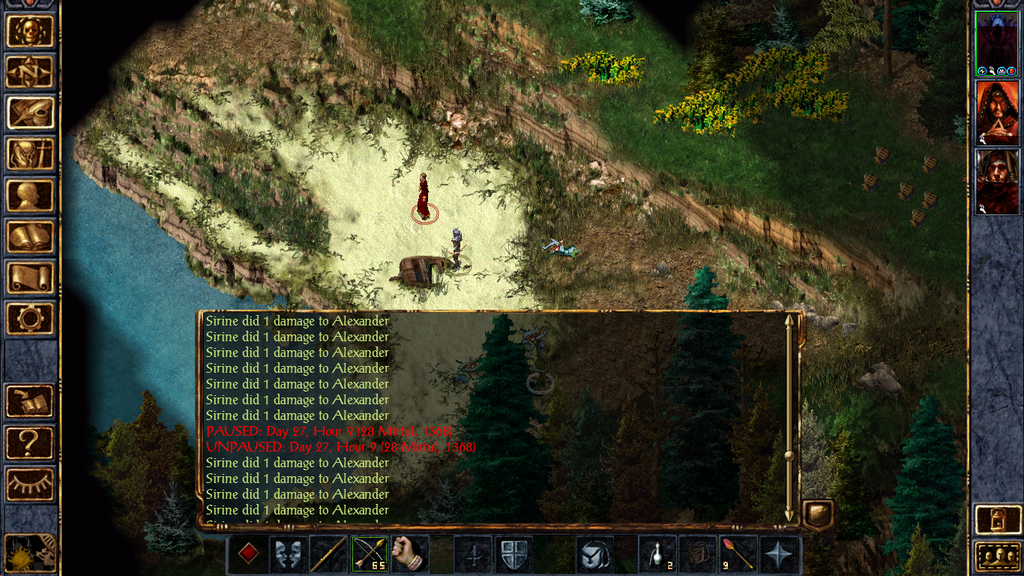Select the red-hooded mage portrait
1024x576 pixels.
(996, 112)
